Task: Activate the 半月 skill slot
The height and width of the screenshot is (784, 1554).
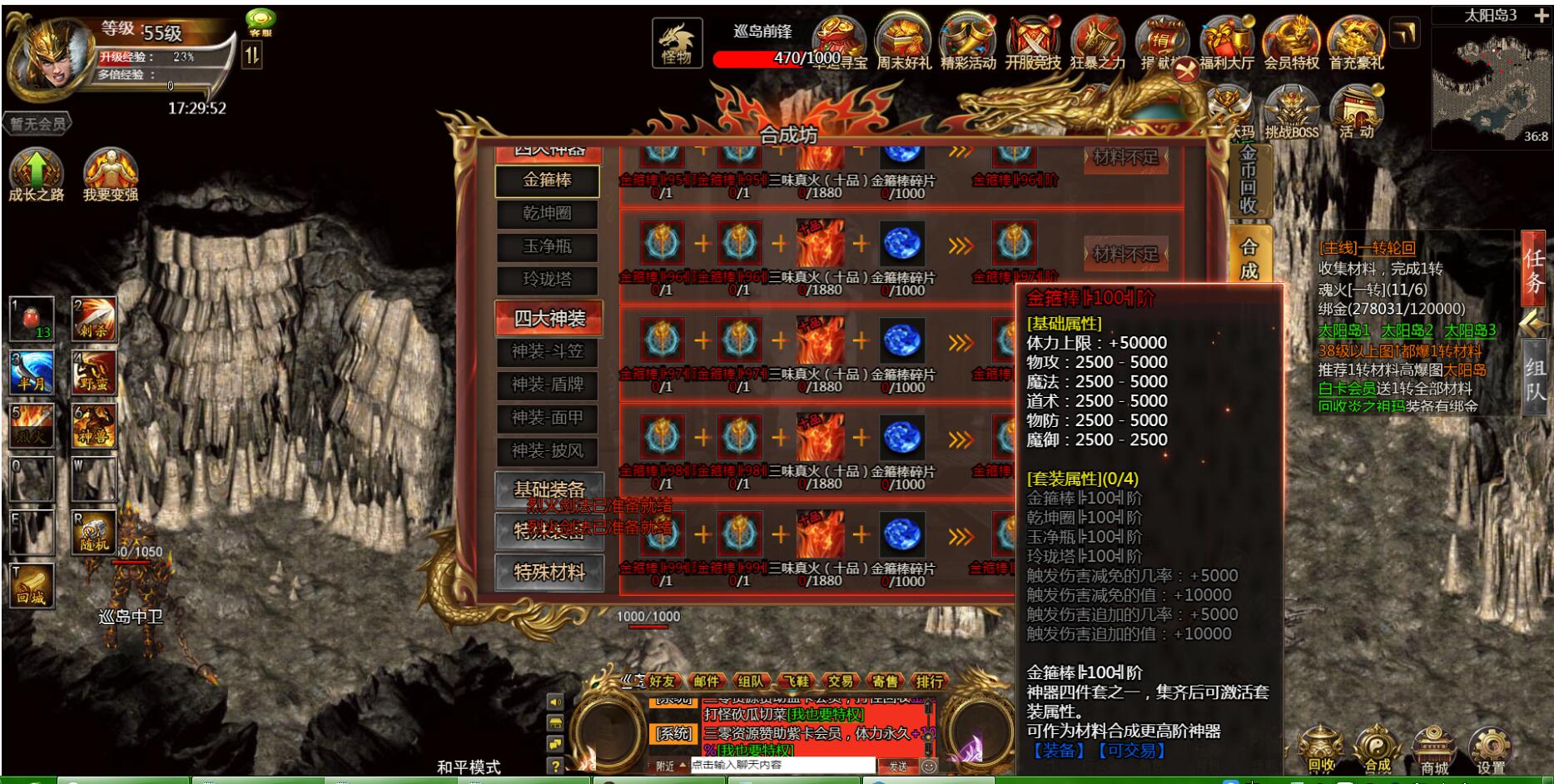Action: 32,372
